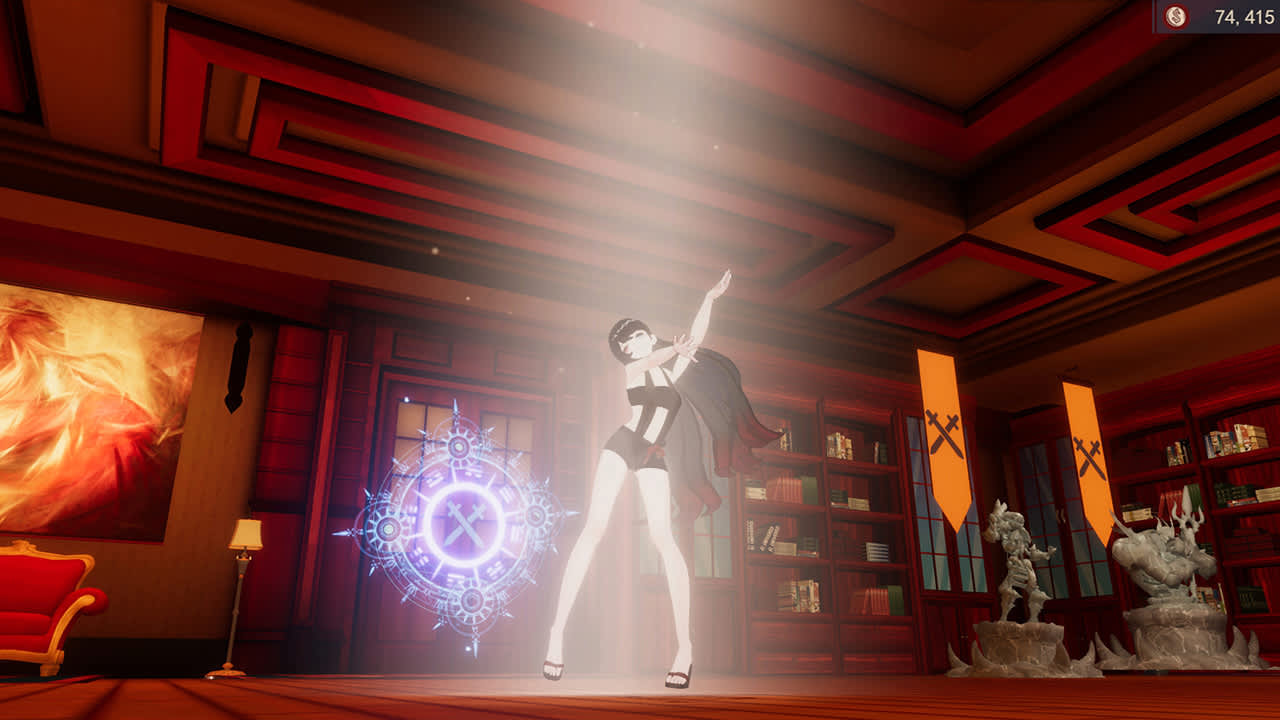Click the top rune wheel of the magic circle
The image size is (1280, 720).
(460, 446)
